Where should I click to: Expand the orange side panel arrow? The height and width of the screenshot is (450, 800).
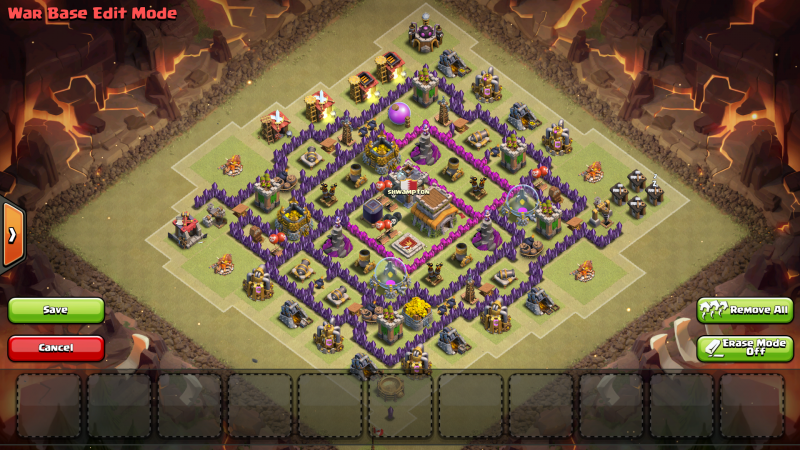tap(12, 234)
